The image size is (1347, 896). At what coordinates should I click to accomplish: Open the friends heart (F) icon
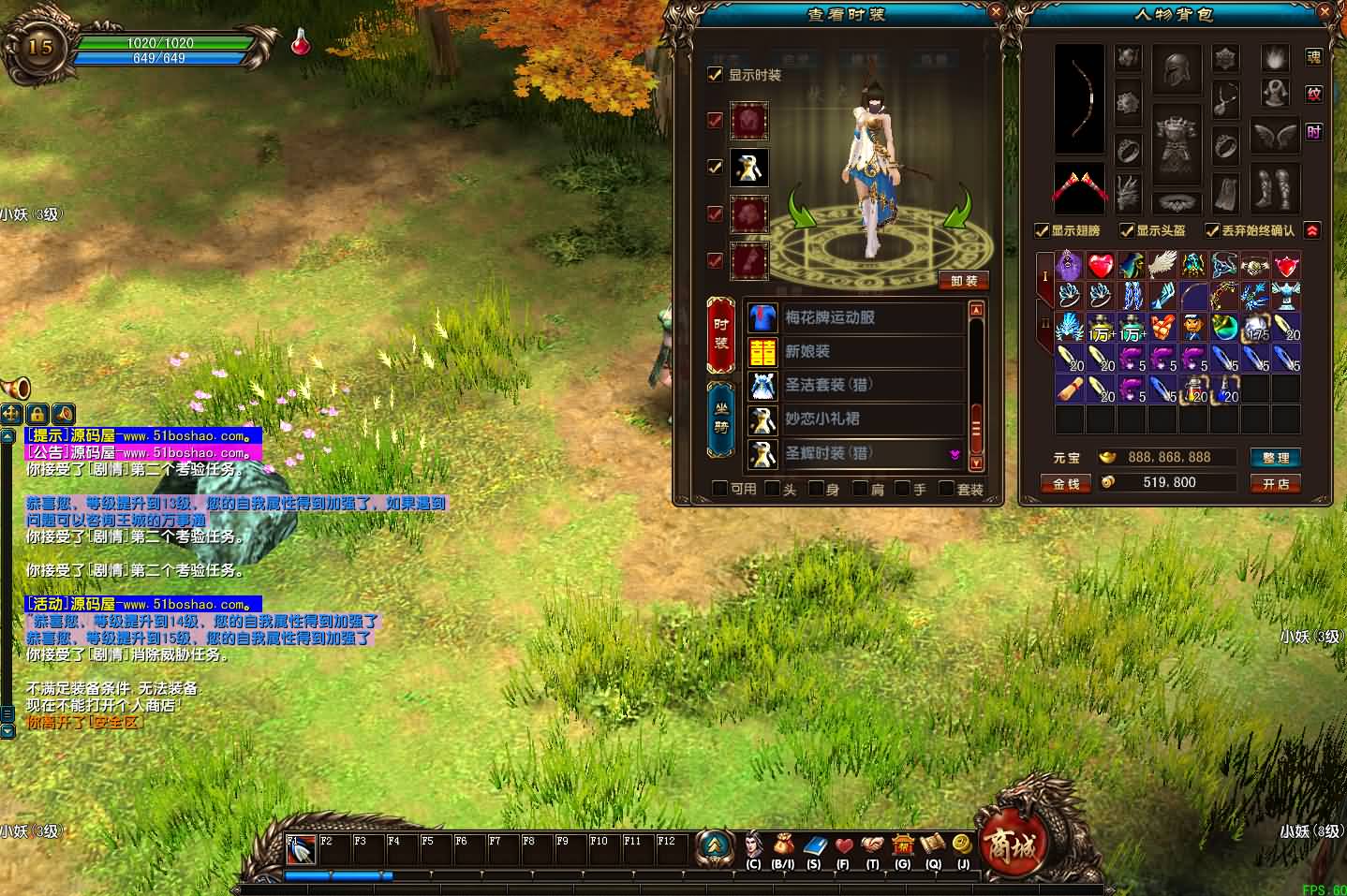(843, 845)
